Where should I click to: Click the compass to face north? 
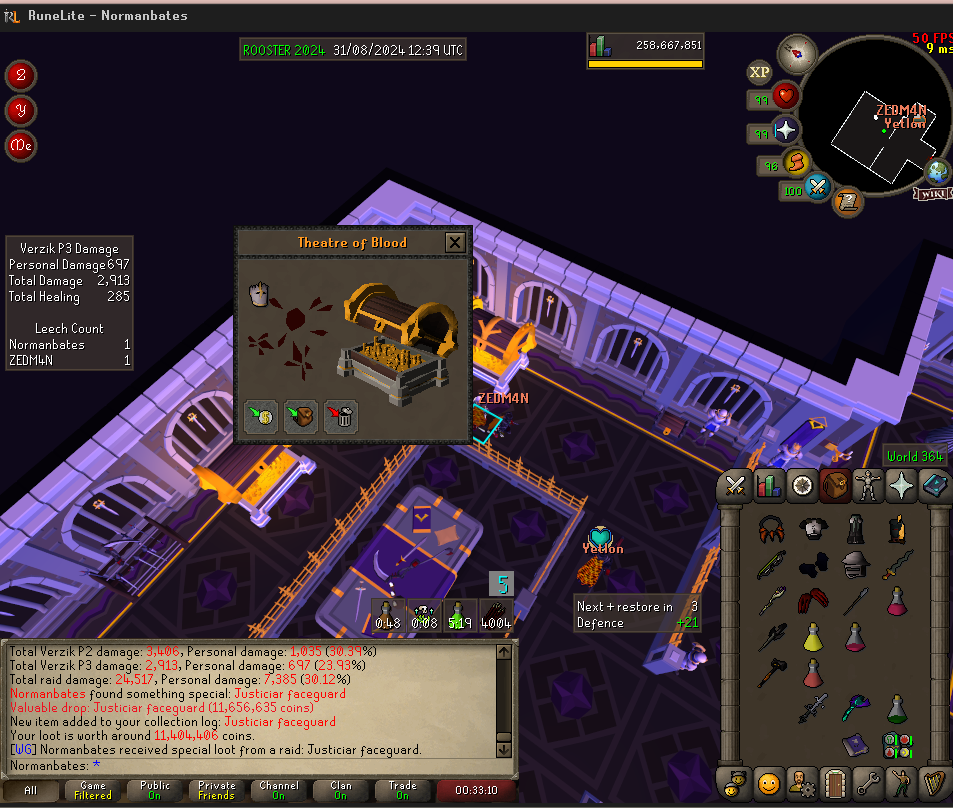pyautogui.click(x=797, y=52)
